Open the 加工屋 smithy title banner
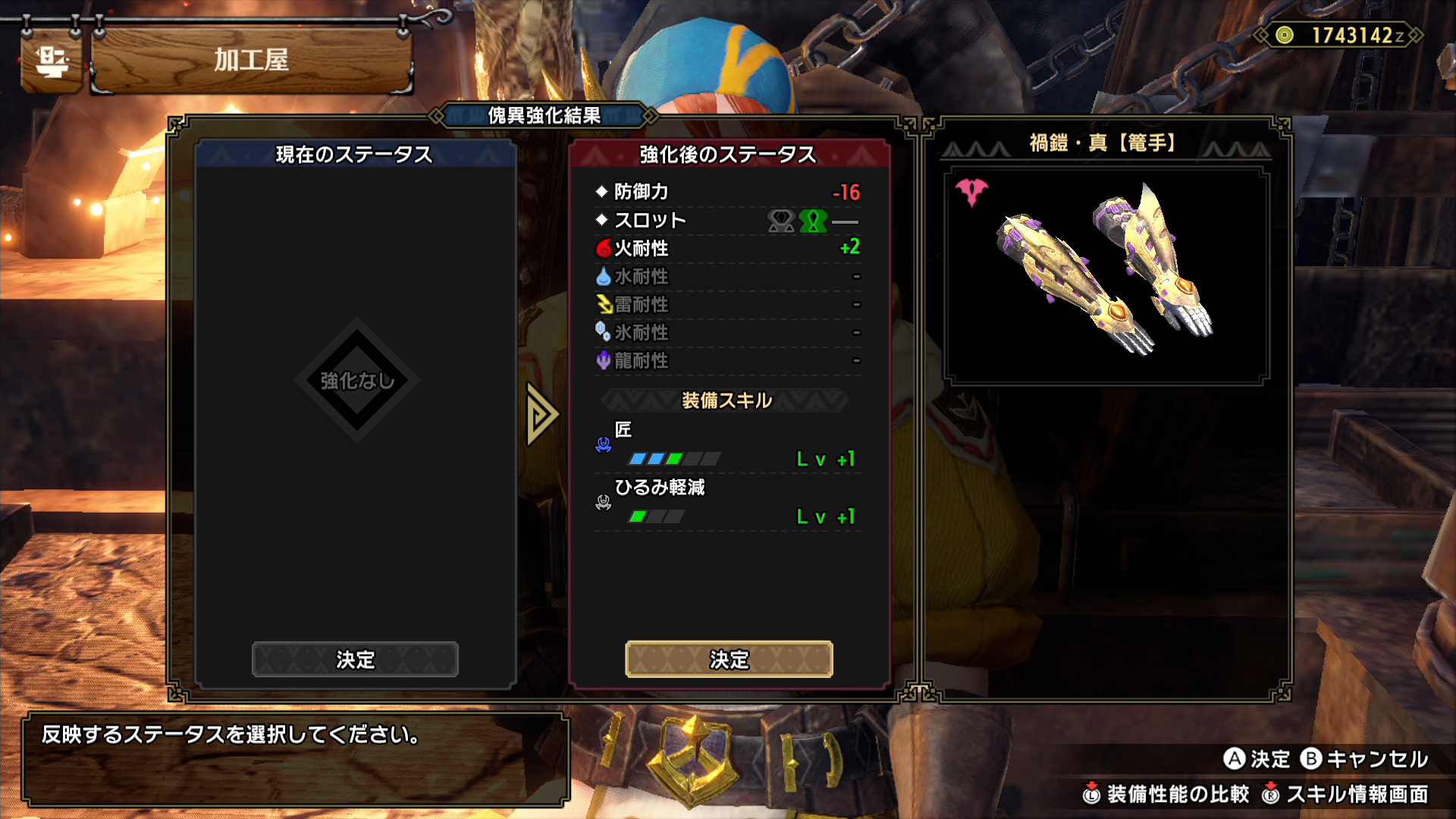 (251, 60)
